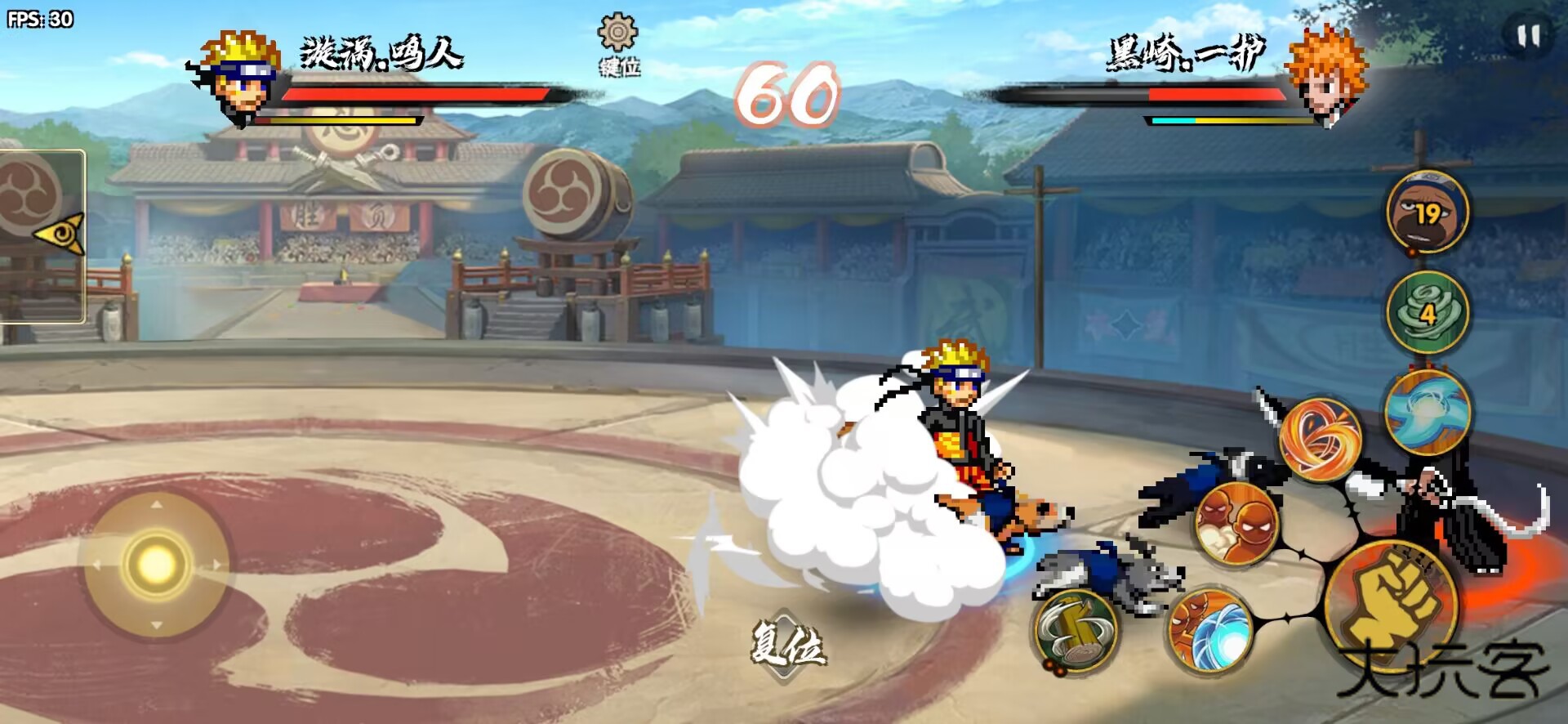Open the 键位 key layout settings gear
Screen dimensions: 1568x724
[x=618, y=34]
